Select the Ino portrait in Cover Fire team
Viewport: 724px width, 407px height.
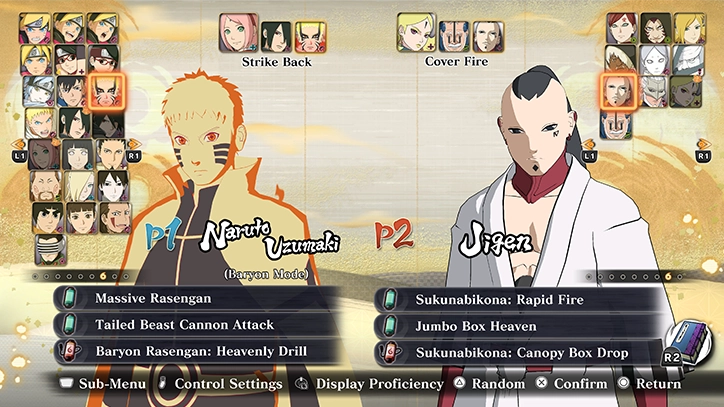tap(415, 33)
